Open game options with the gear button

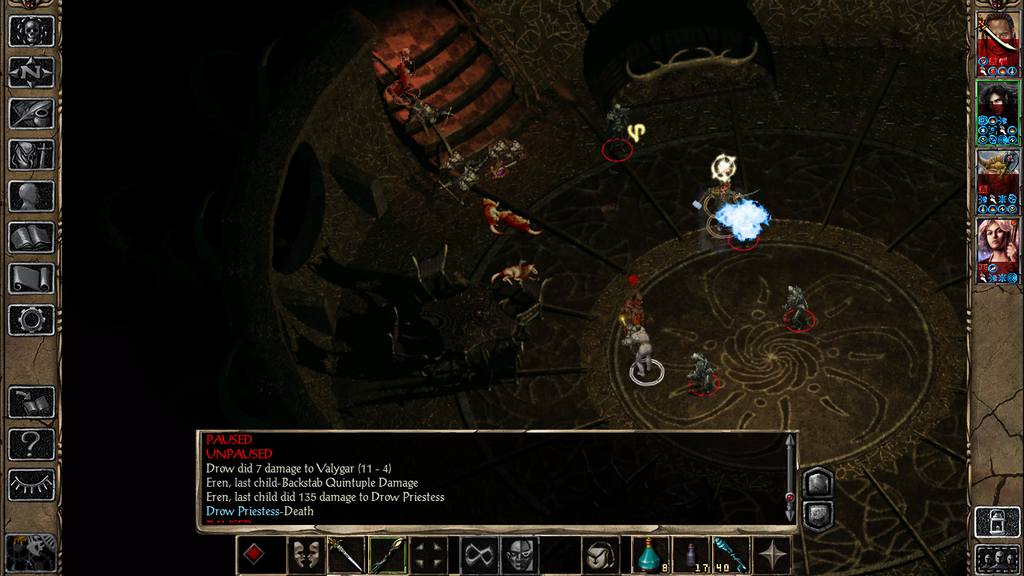coord(31,320)
